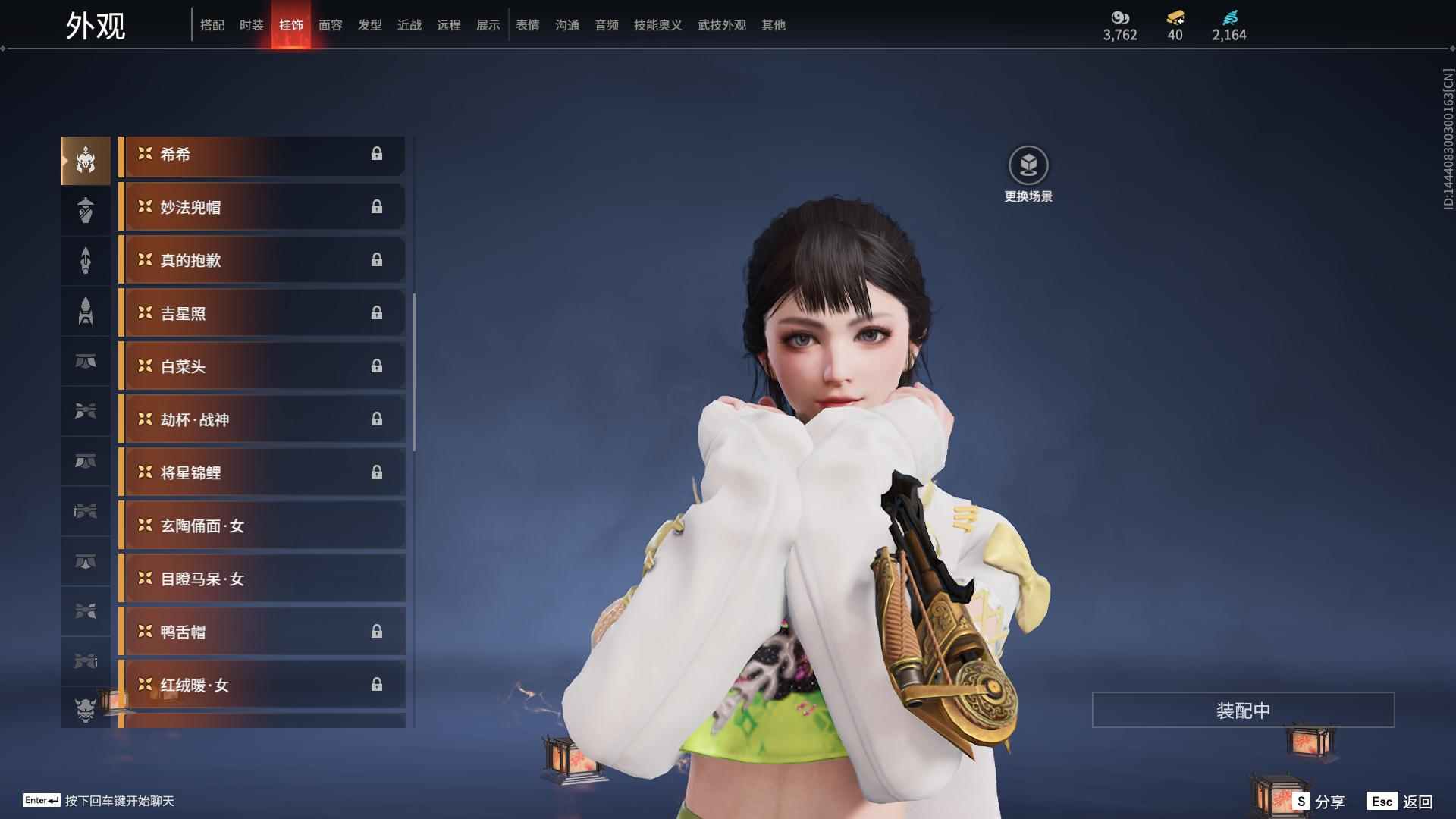
Task: Open the 表情 tab
Action: click(x=528, y=25)
